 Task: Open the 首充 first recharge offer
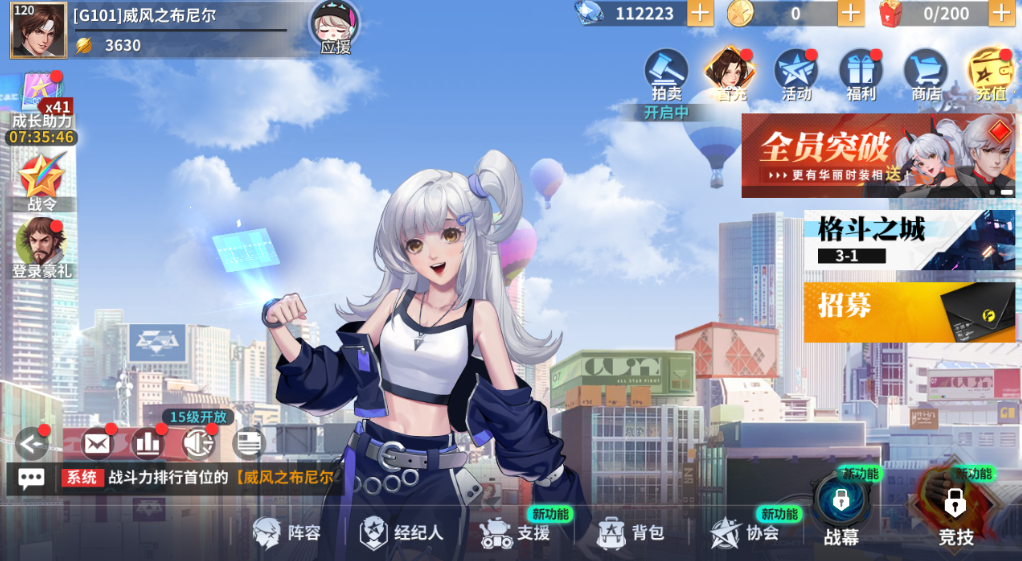[x=730, y=73]
